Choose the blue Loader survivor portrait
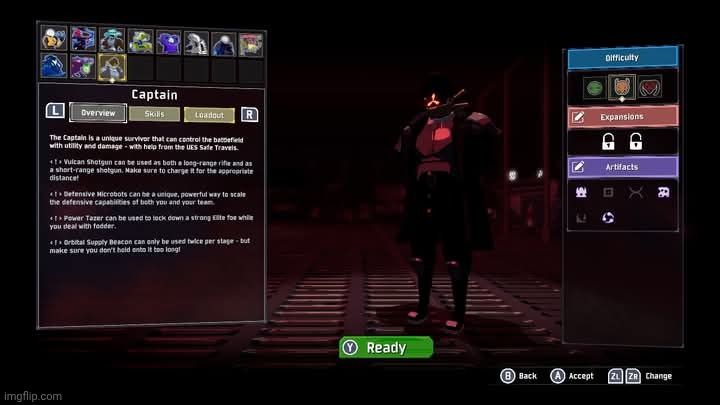Screen dimensions: 720x405 [54, 67]
